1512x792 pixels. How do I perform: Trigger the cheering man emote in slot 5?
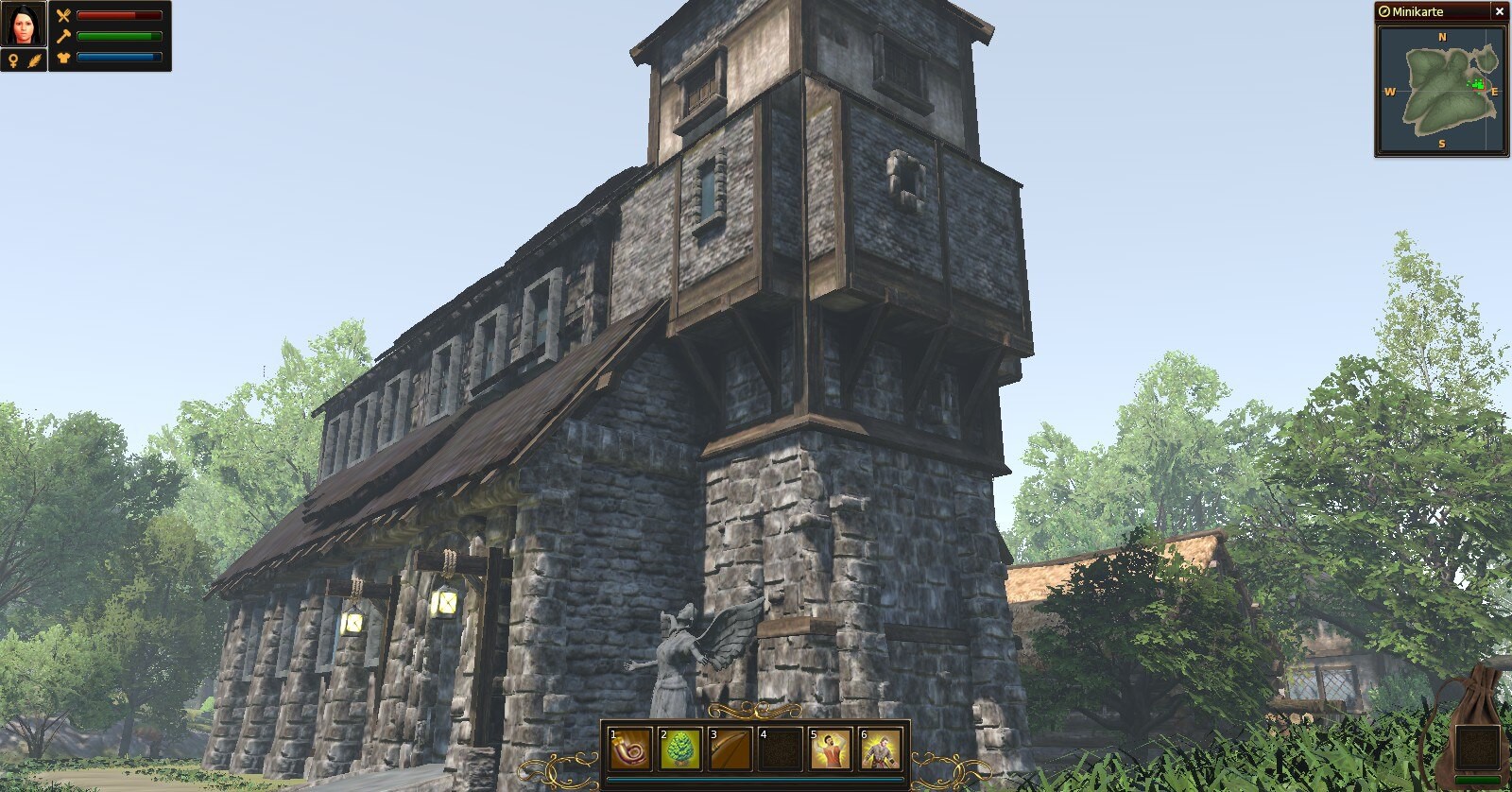831,749
